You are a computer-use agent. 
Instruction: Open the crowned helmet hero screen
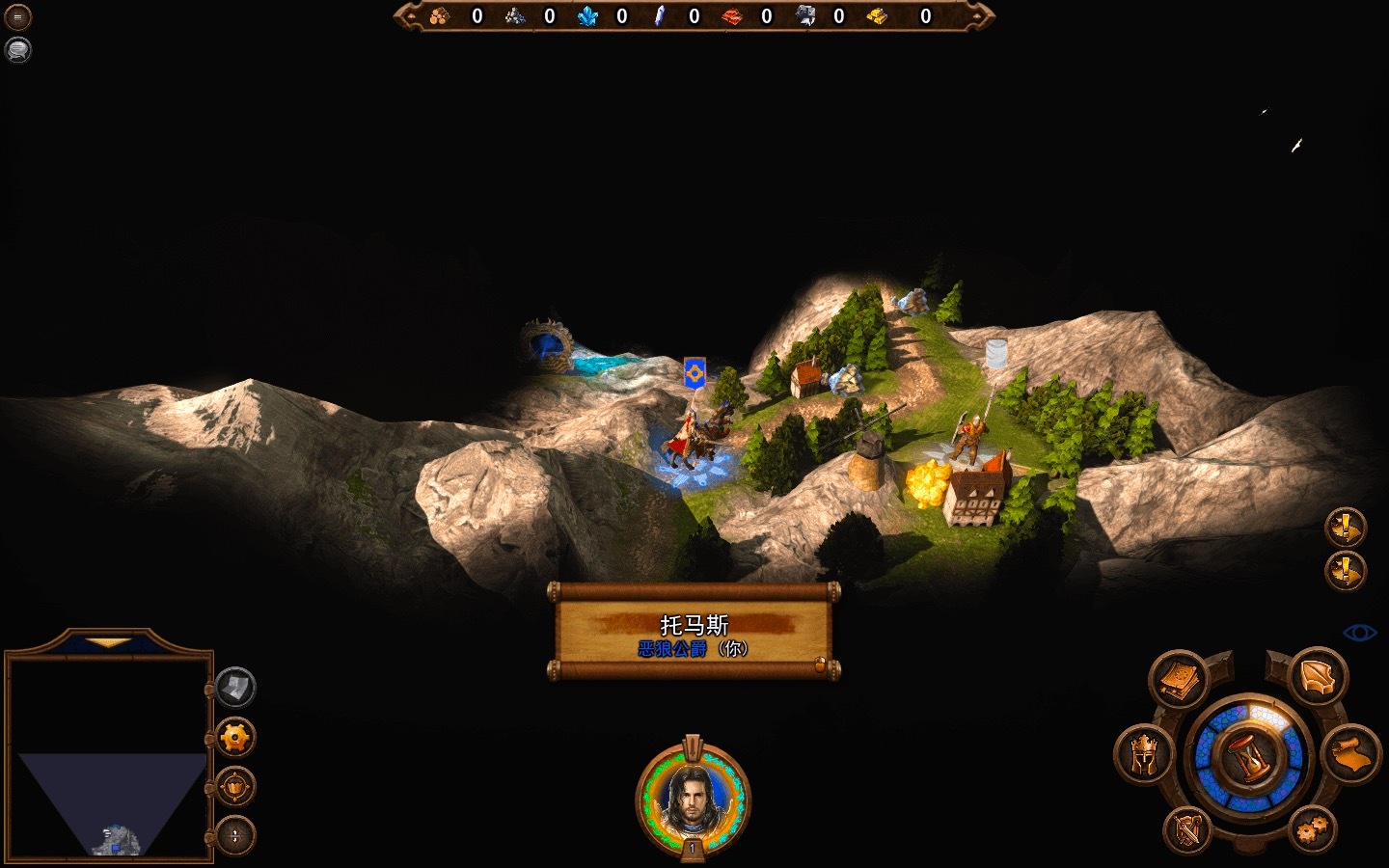[x=1144, y=756]
